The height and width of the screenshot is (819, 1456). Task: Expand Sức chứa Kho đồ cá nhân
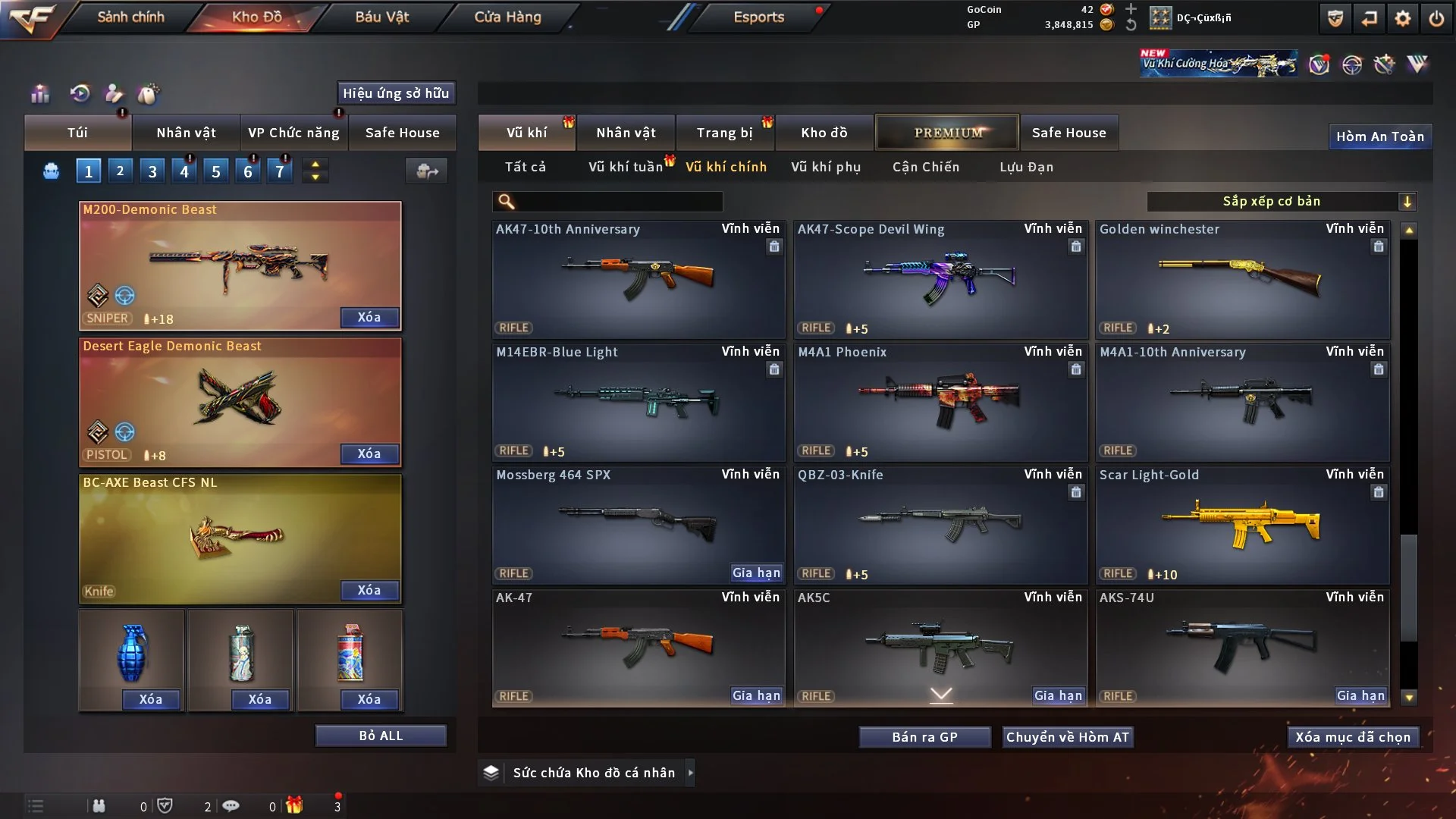point(593,773)
